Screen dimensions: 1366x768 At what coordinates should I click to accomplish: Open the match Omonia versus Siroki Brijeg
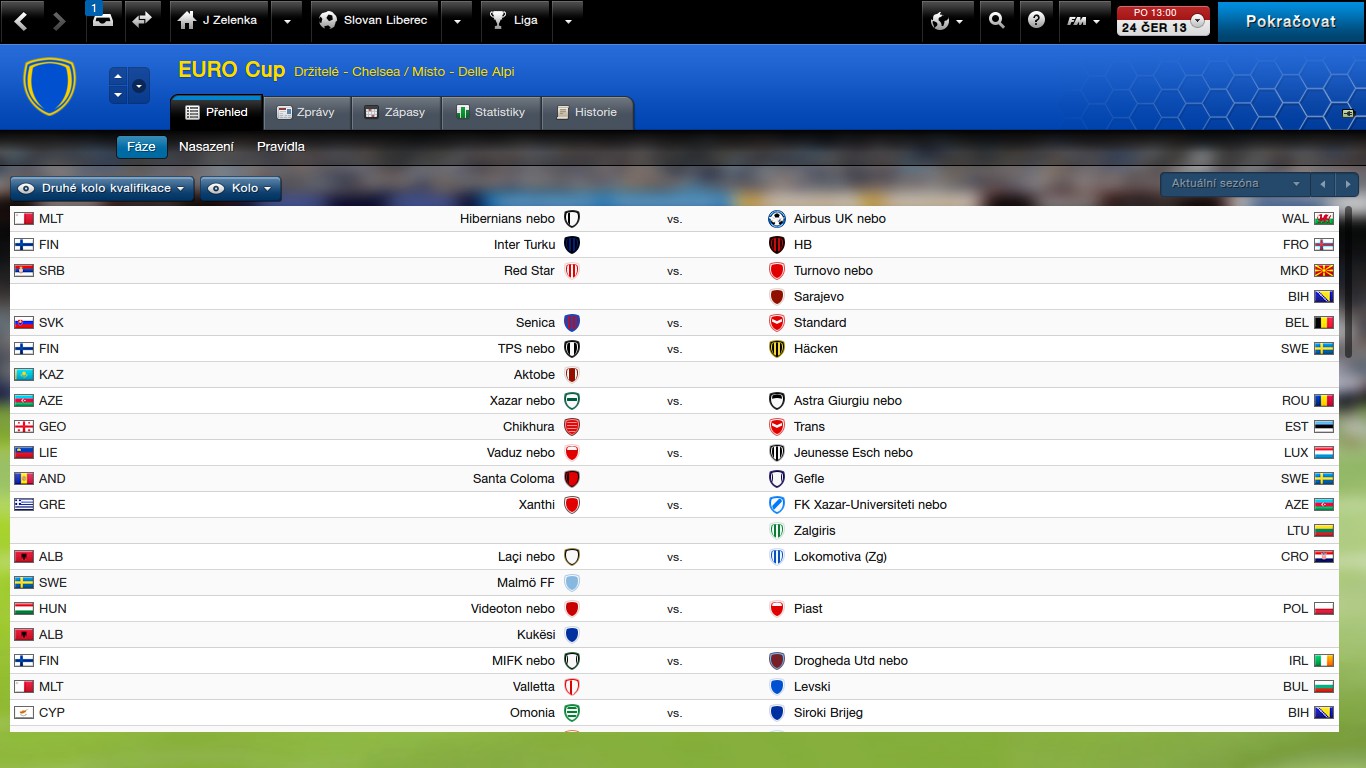click(675, 712)
